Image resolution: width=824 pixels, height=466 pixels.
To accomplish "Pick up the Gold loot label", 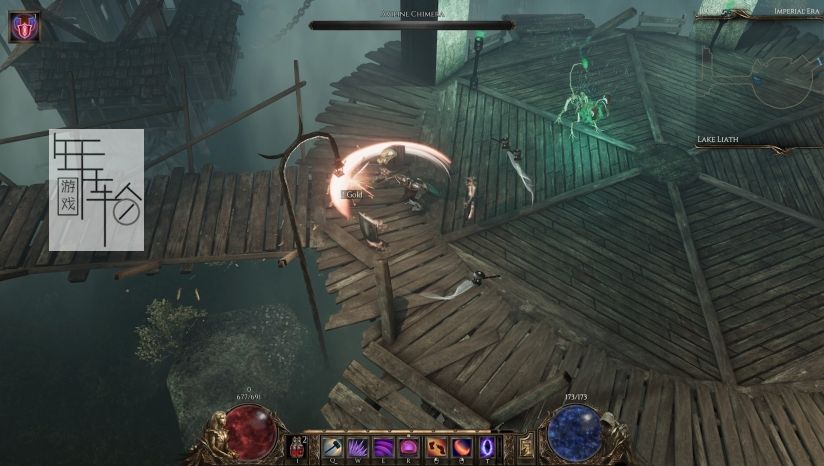I will (x=352, y=194).
